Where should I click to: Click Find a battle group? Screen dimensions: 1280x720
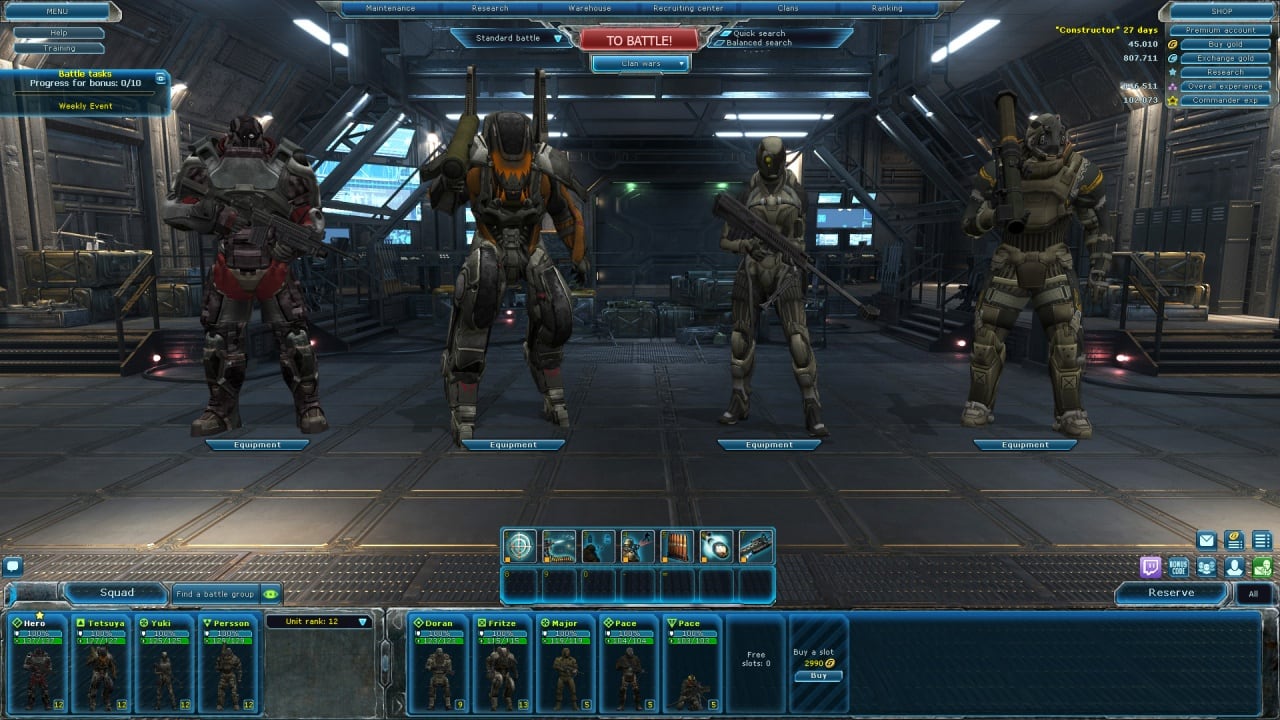point(216,594)
